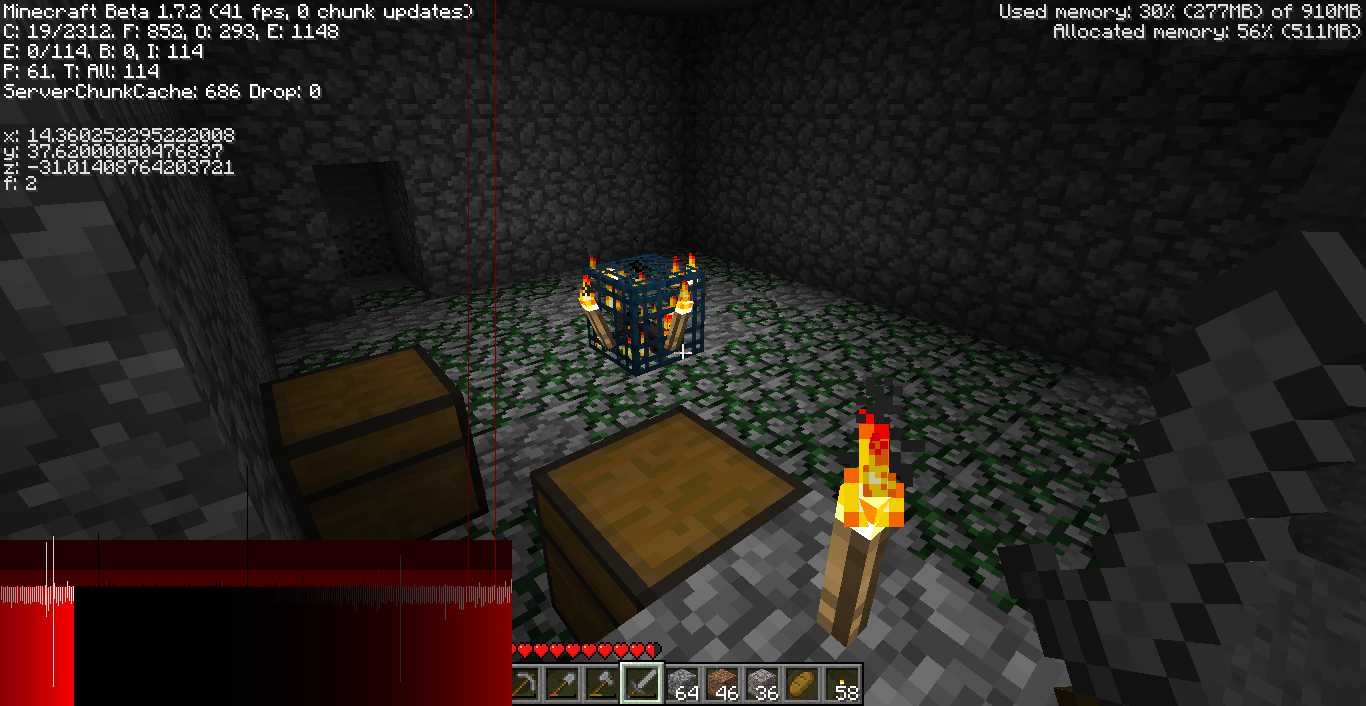Select the dirt block stack of 46

(722, 684)
